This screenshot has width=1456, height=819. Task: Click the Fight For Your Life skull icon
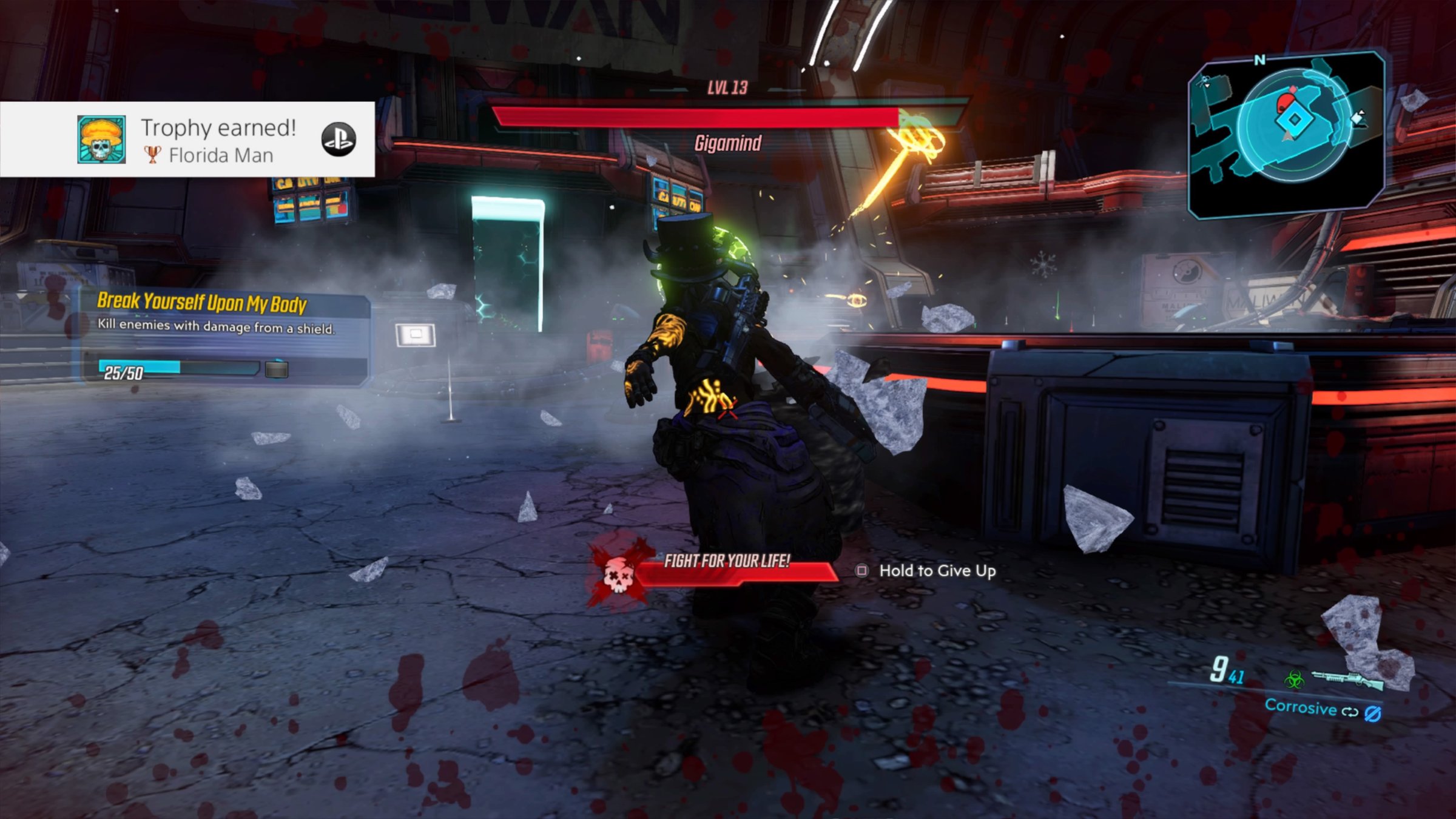[618, 574]
